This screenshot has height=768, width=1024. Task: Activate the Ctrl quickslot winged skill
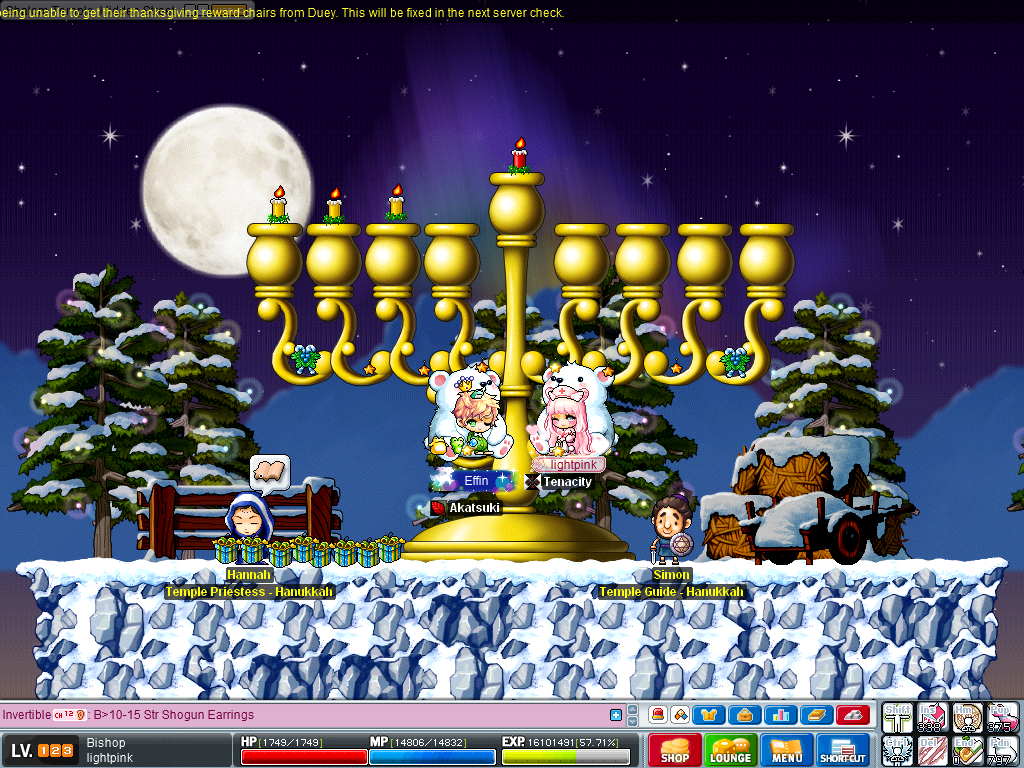pos(897,750)
